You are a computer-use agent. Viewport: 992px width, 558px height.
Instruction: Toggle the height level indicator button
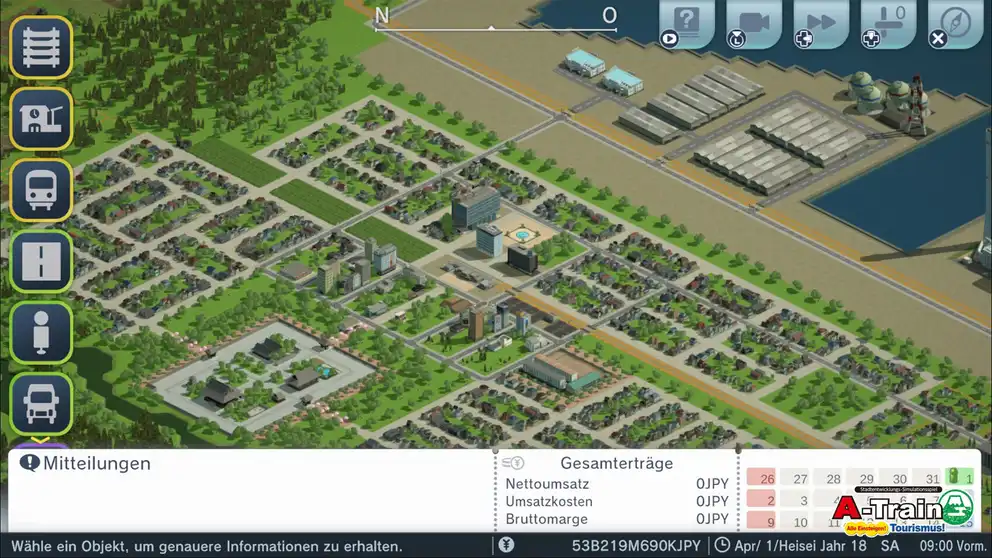pos(888,22)
